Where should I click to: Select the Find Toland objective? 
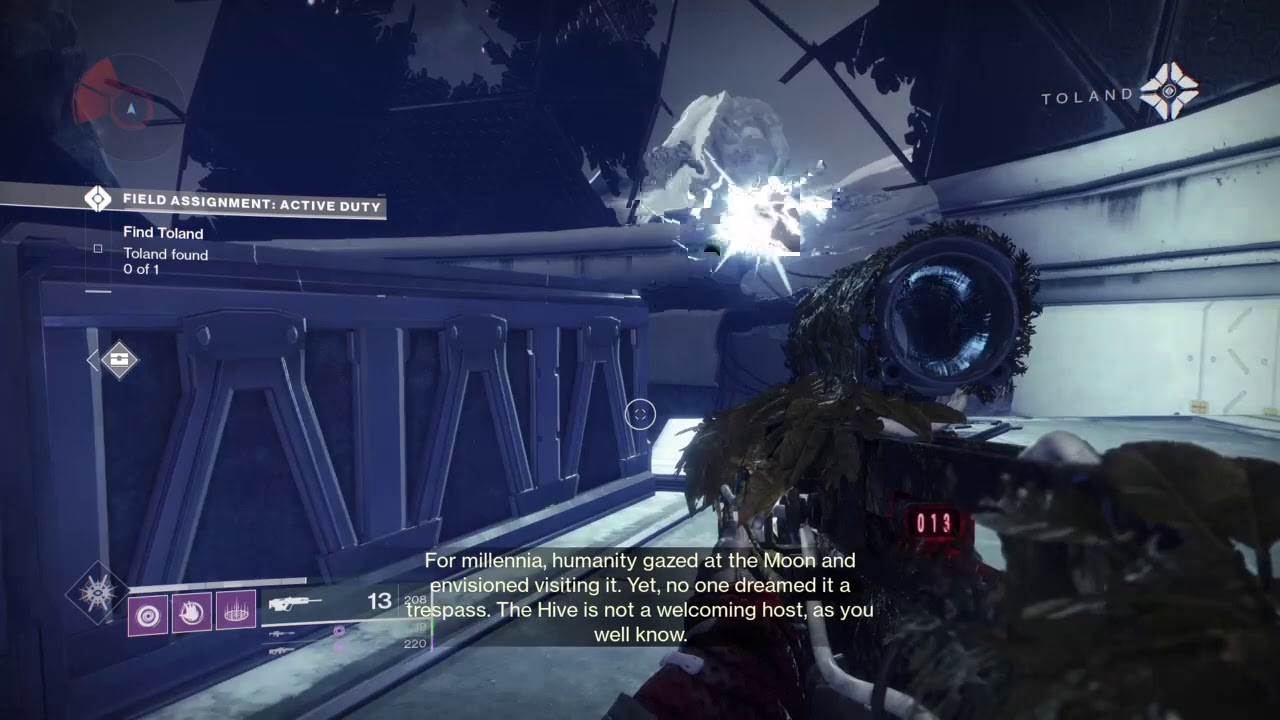pos(163,233)
